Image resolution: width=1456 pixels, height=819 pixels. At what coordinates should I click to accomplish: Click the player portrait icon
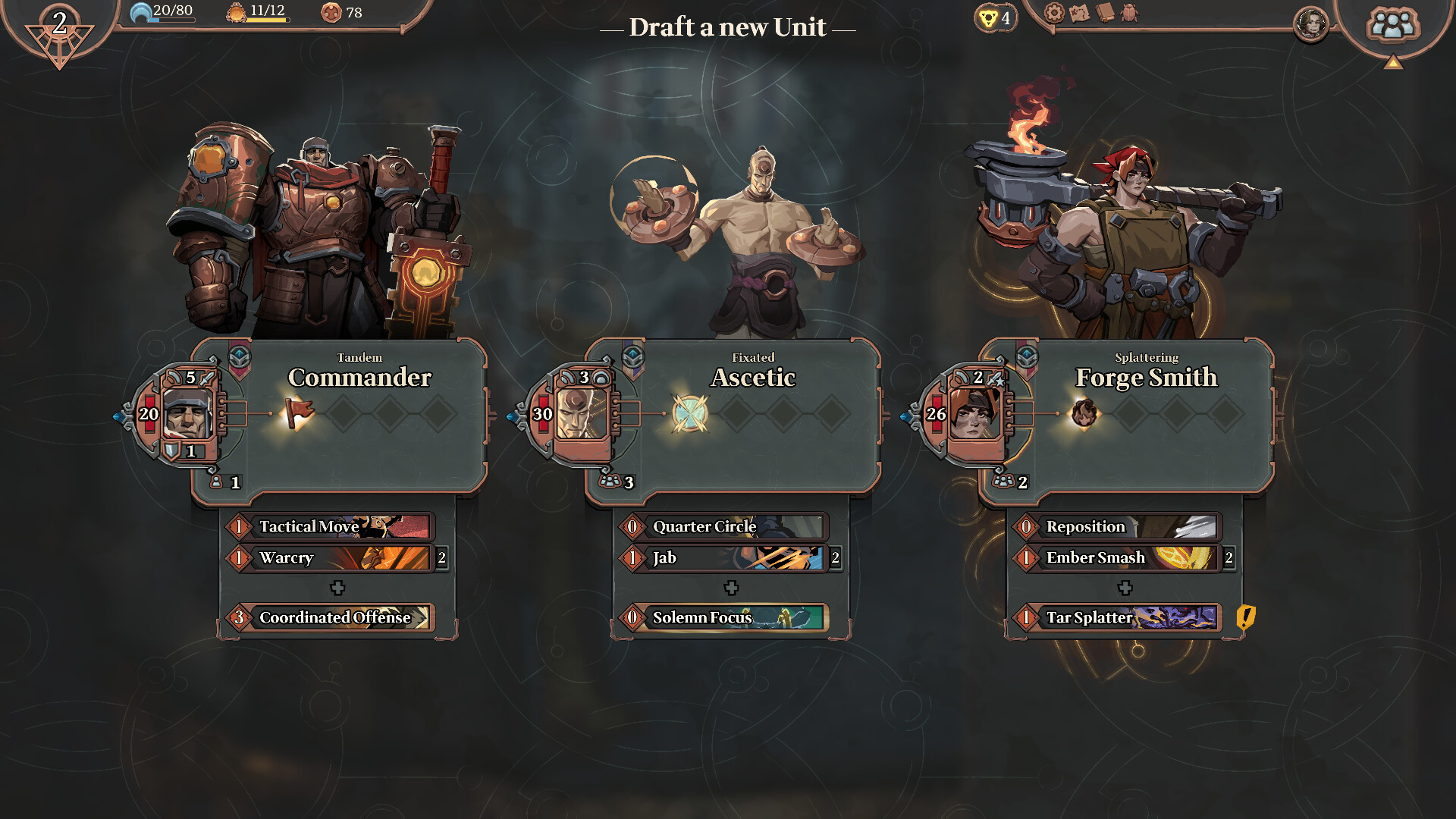pos(1311,24)
